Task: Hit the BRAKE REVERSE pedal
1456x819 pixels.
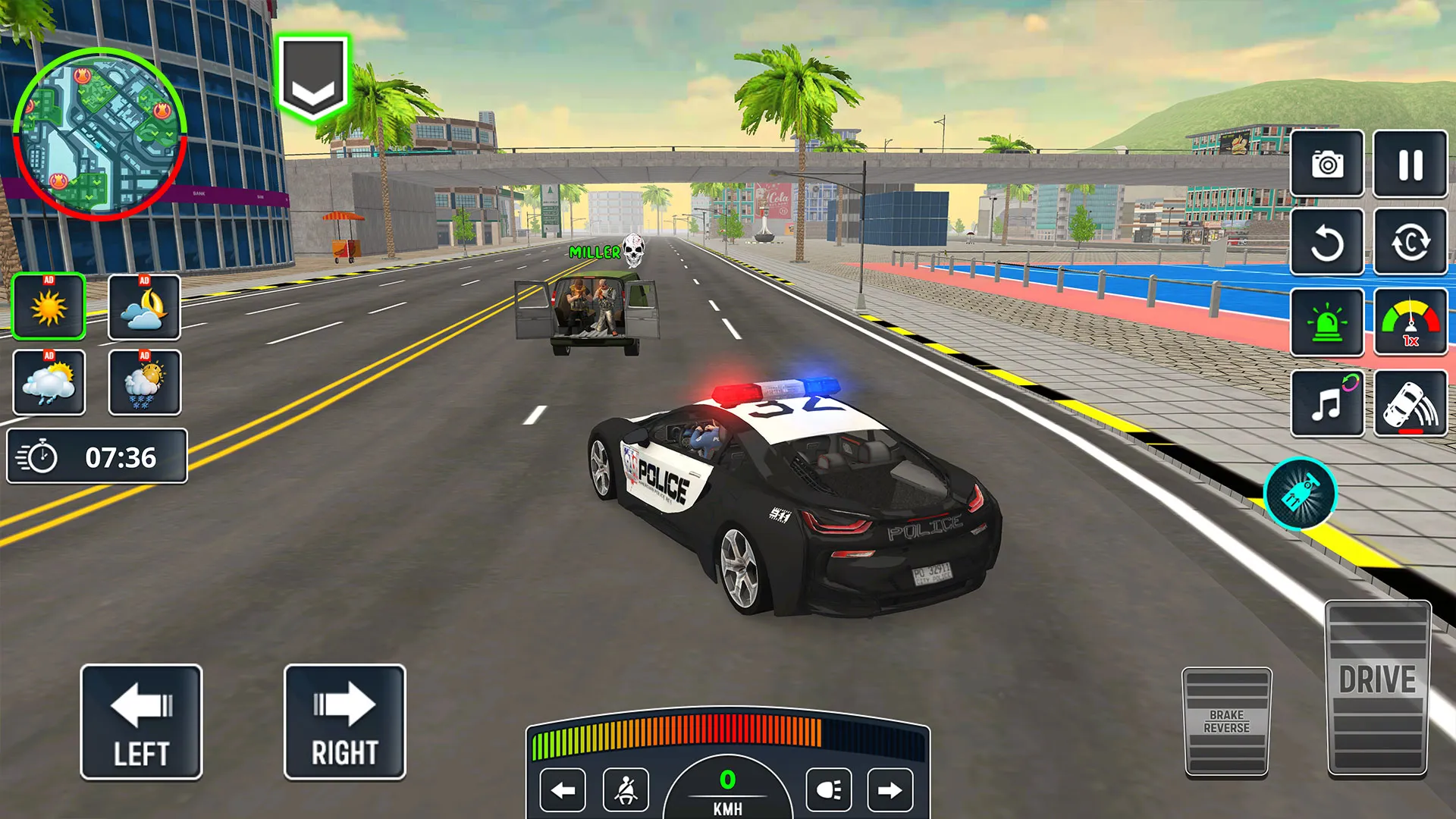Action: 1226,722
